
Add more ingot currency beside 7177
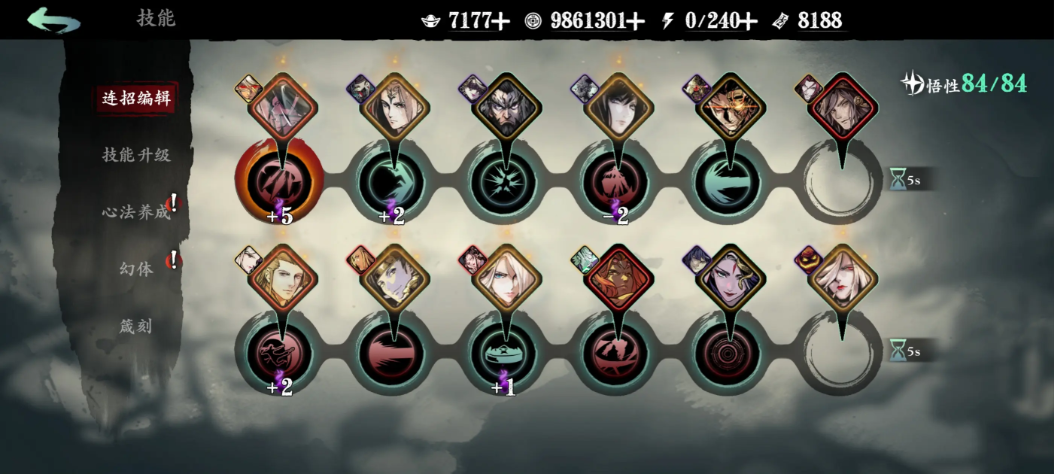tap(501, 20)
